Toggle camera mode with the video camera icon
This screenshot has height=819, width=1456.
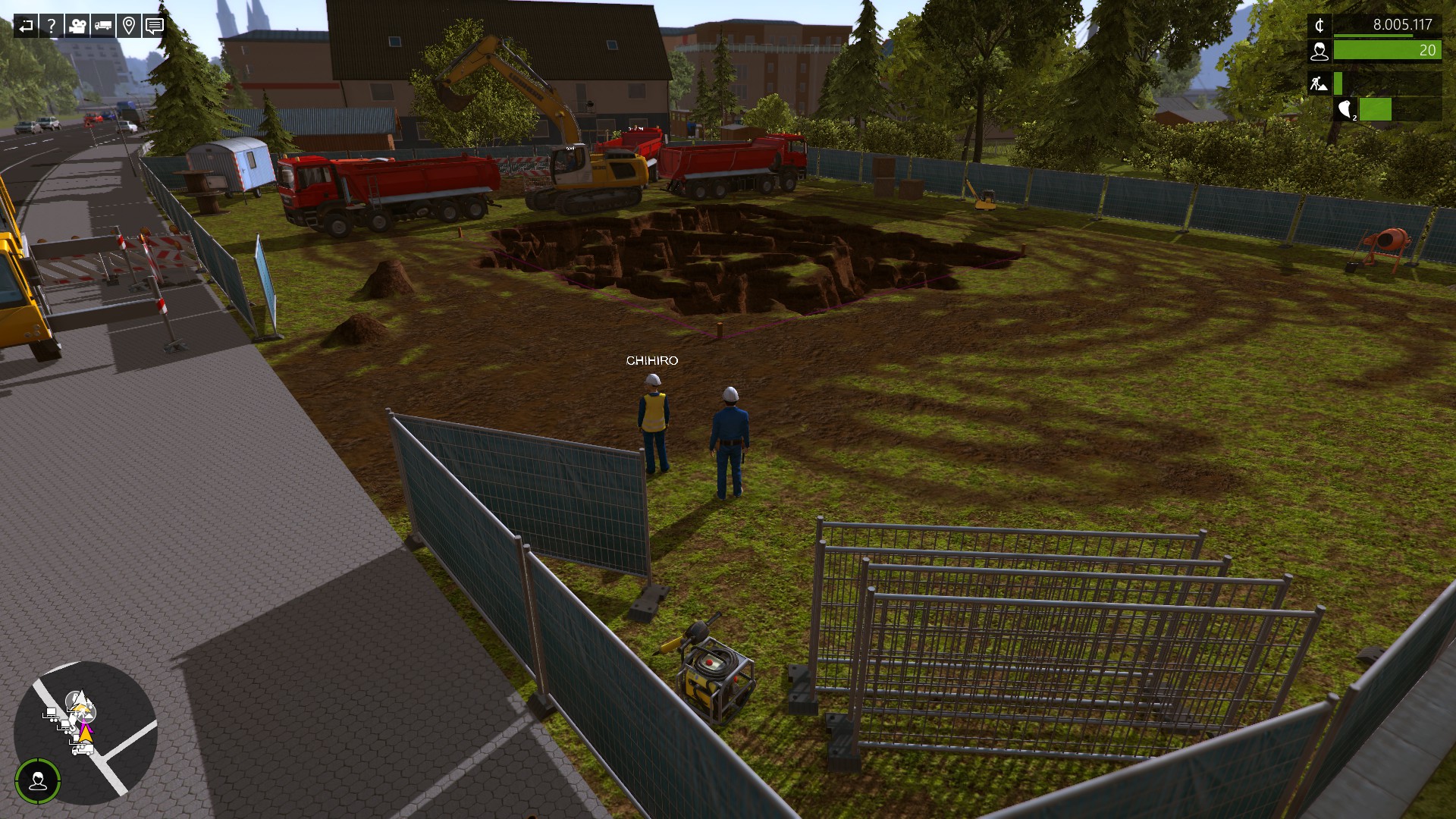tap(77, 26)
